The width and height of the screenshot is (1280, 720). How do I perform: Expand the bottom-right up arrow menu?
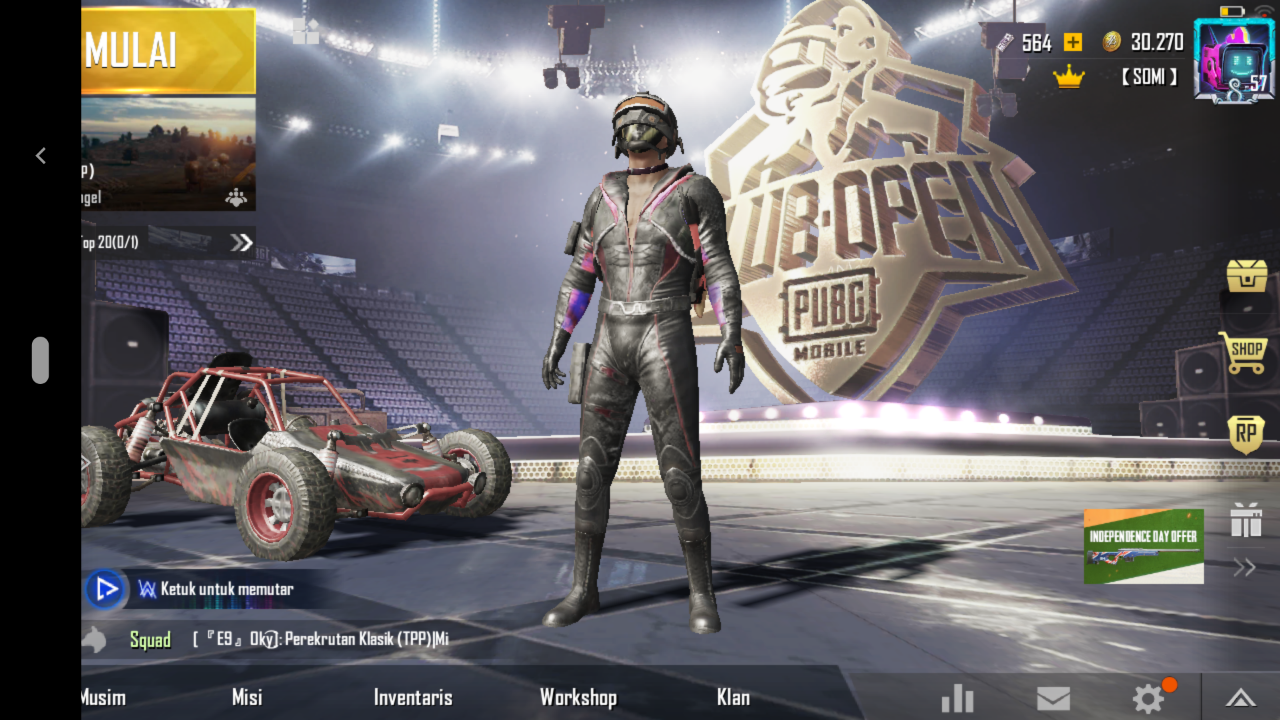point(1240,698)
